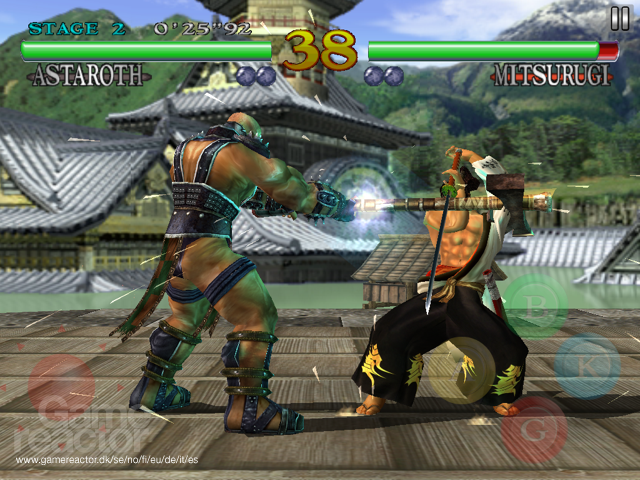
Task: Tap the red virtual joystick pad
Action: point(62,388)
